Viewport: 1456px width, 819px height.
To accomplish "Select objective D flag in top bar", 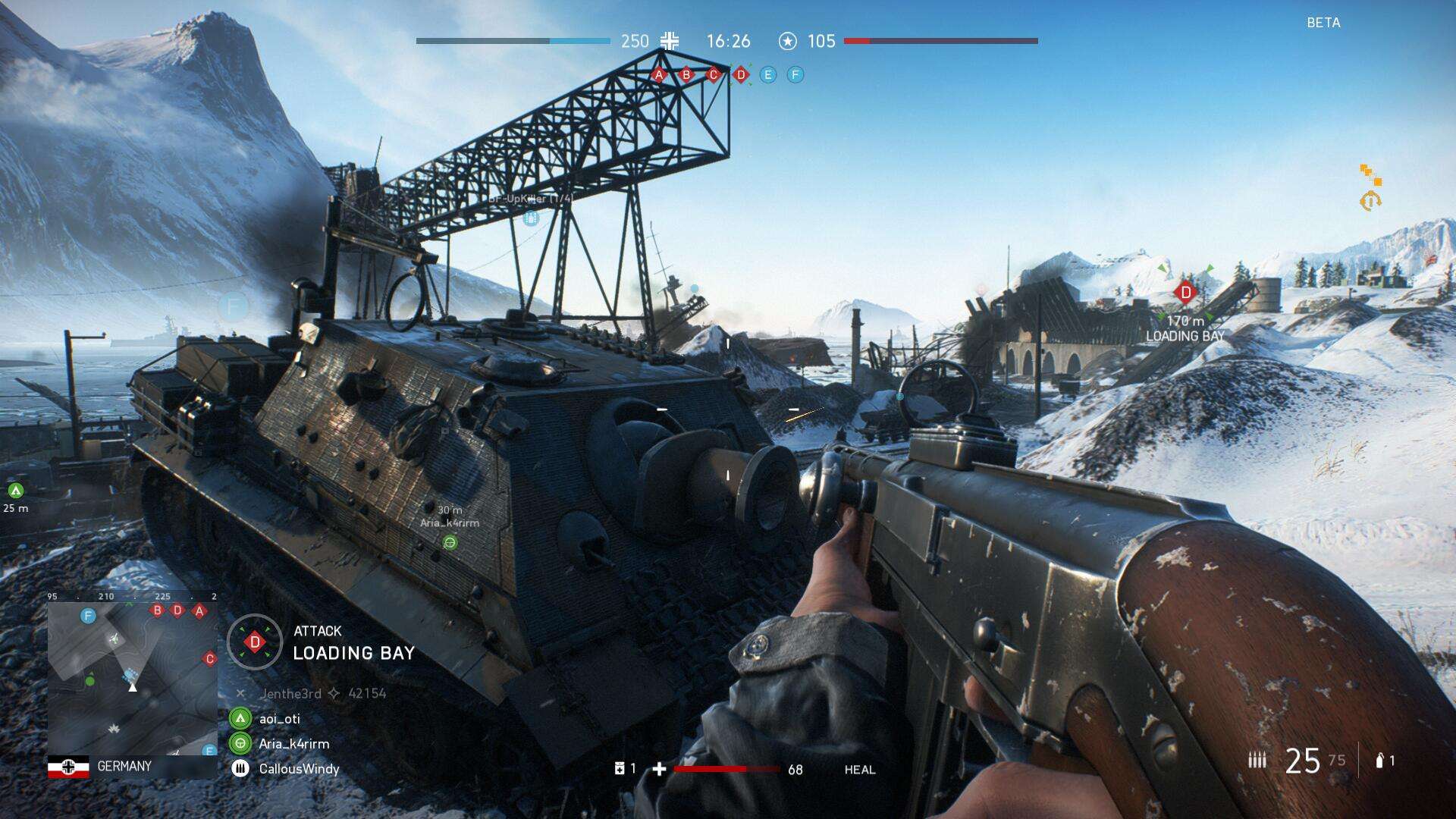I will 741,75.
